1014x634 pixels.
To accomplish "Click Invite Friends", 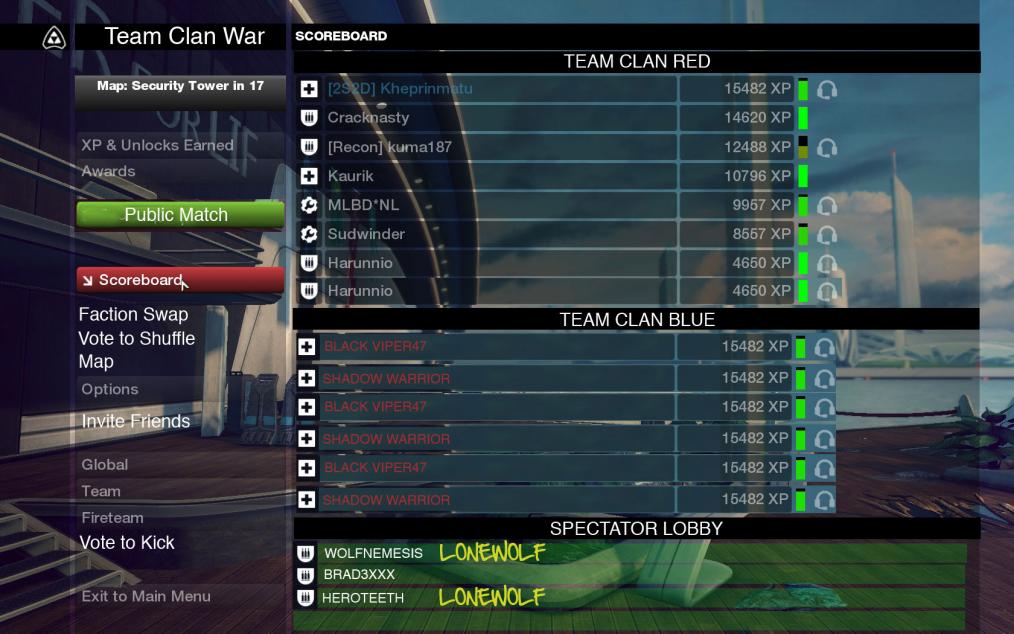I will [x=136, y=421].
